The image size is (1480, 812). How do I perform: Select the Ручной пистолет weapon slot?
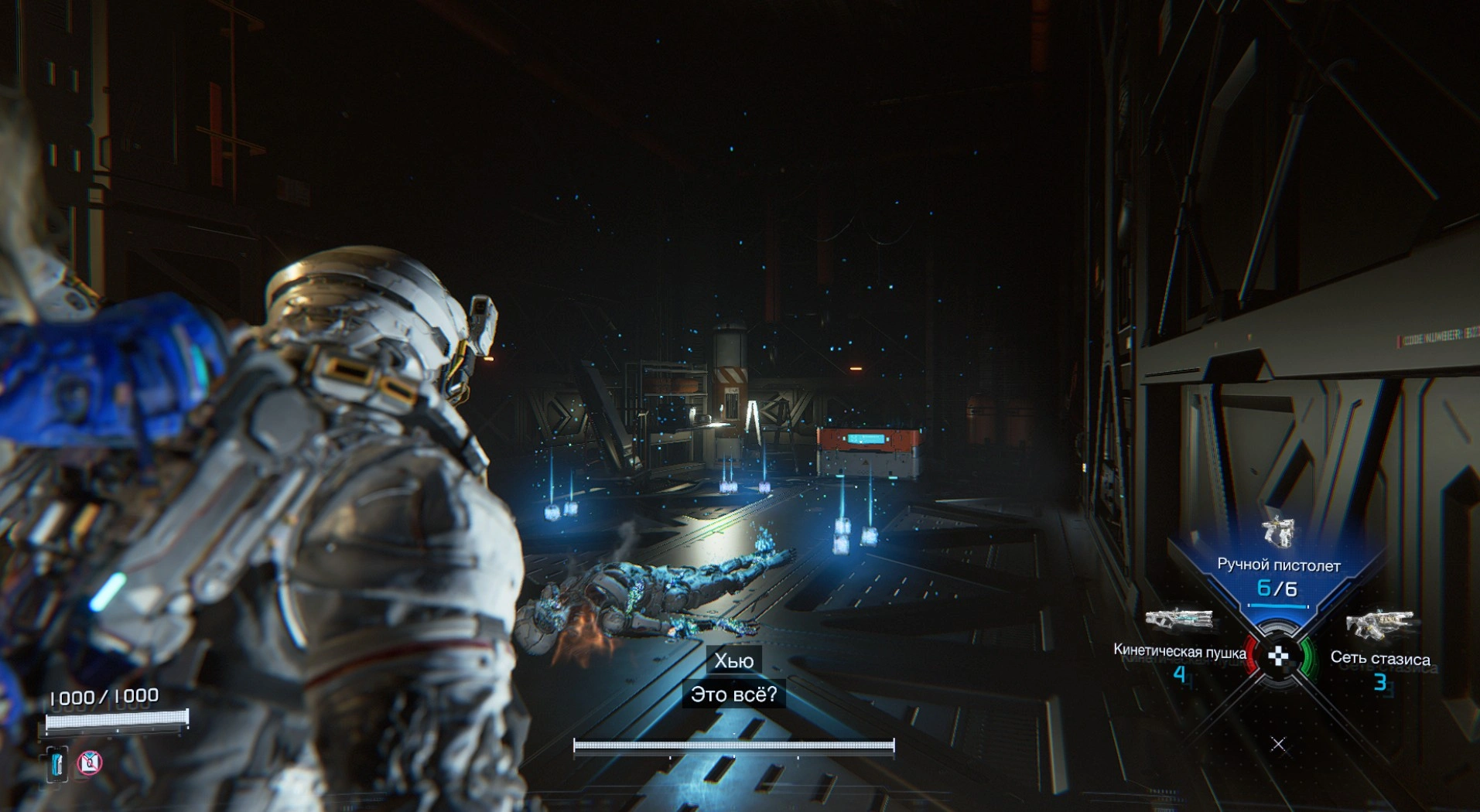click(x=1278, y=563)
